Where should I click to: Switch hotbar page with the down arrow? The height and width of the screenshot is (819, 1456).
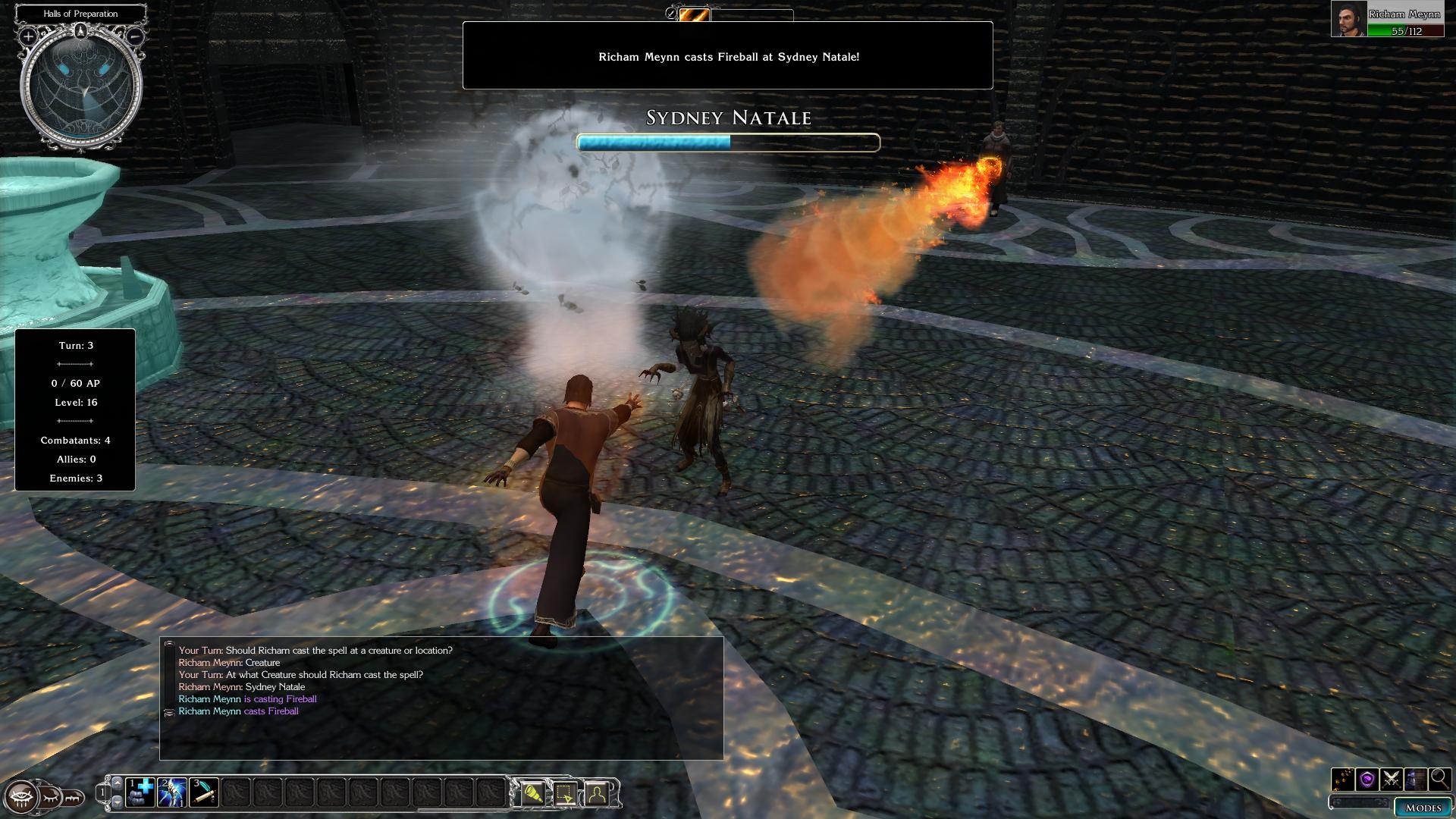(x=117, y=802)
